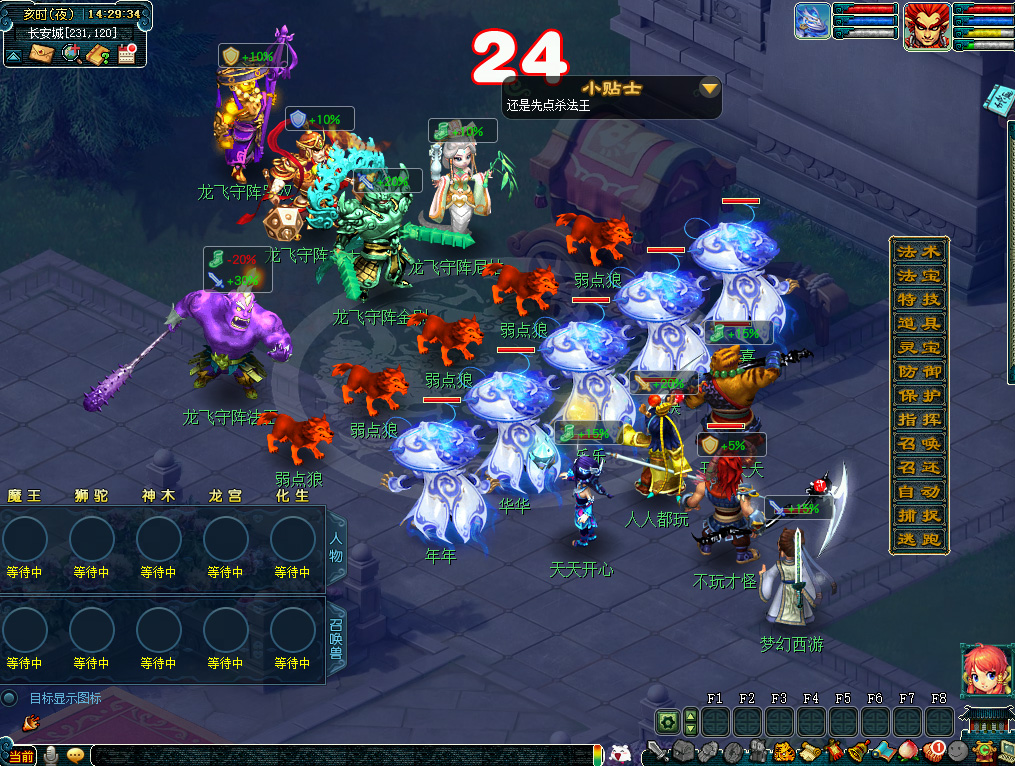This screenshot has width=1015, height=766.
Task: Open the green gear hotkey settings
Action: coord(667,721)
